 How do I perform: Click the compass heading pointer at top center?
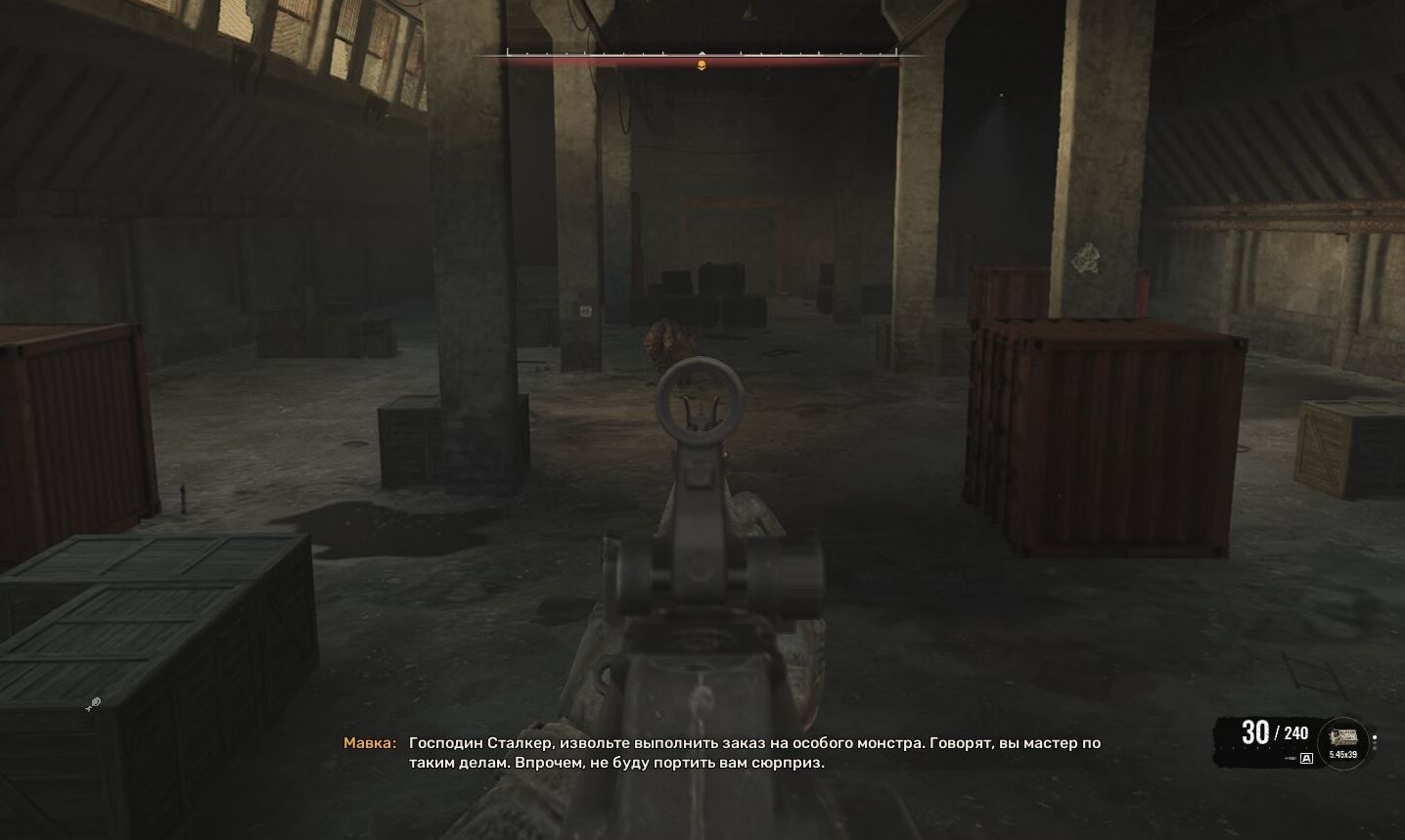point(702,53)
